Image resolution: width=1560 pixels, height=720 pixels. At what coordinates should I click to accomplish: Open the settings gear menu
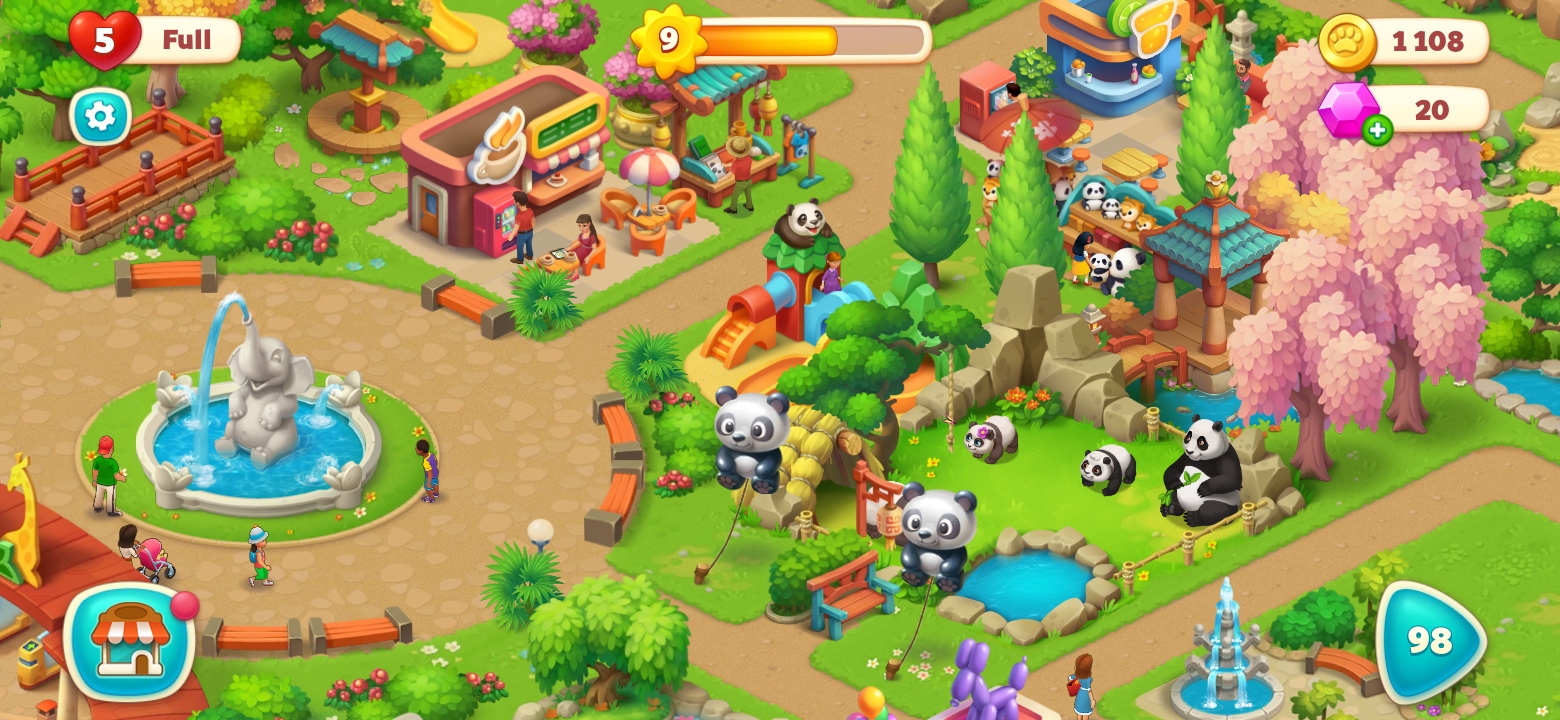tap(100, 117)
